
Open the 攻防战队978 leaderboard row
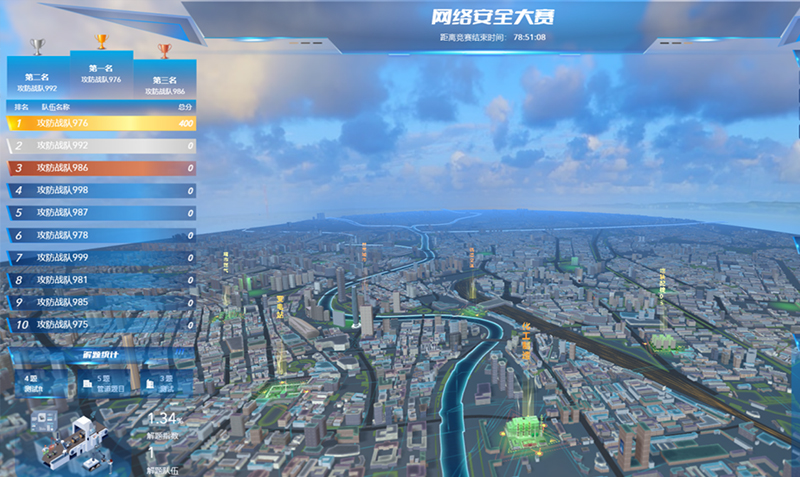(100, 235)
